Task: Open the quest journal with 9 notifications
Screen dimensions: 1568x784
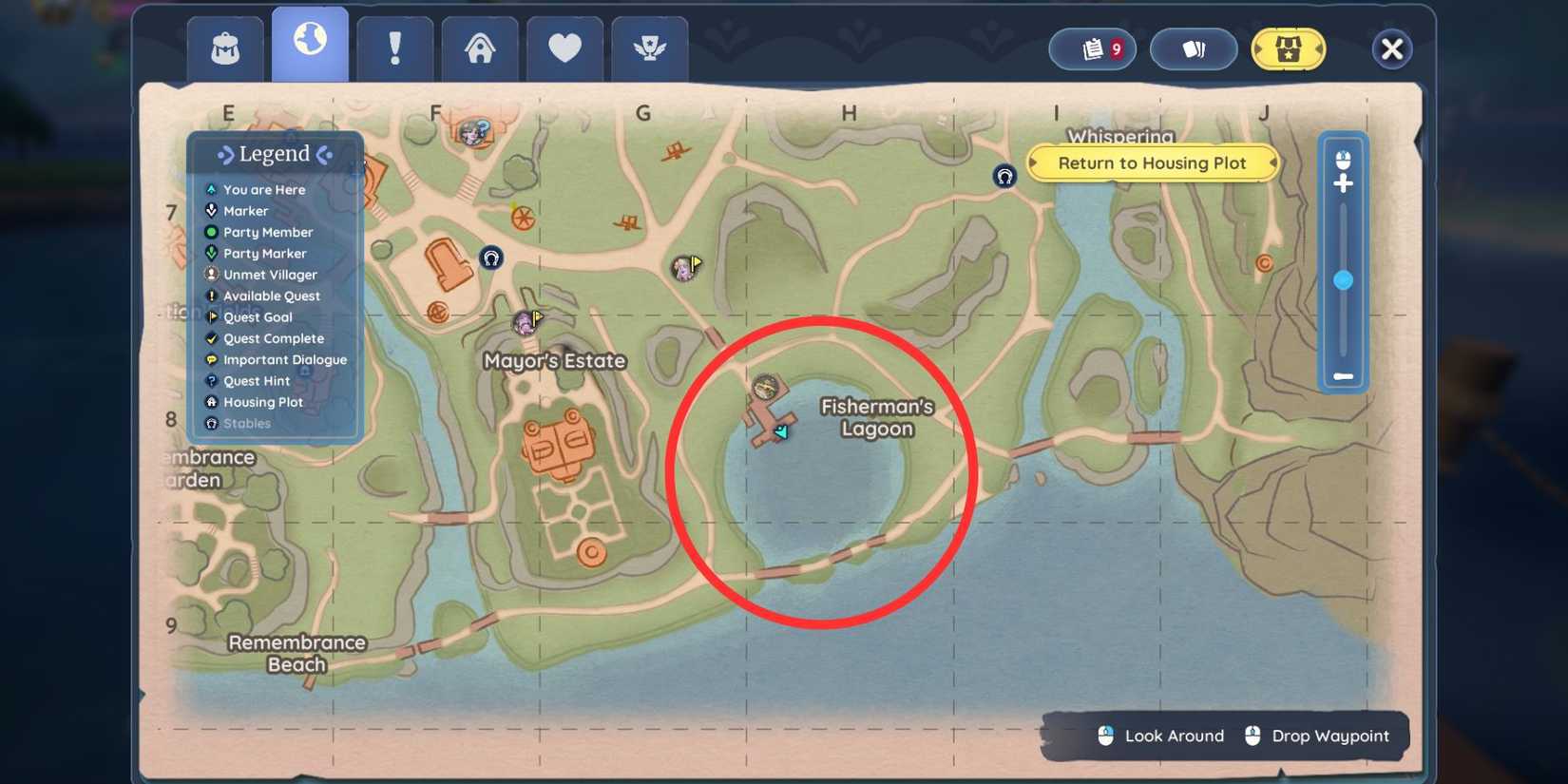Action: click(1092, 48)
